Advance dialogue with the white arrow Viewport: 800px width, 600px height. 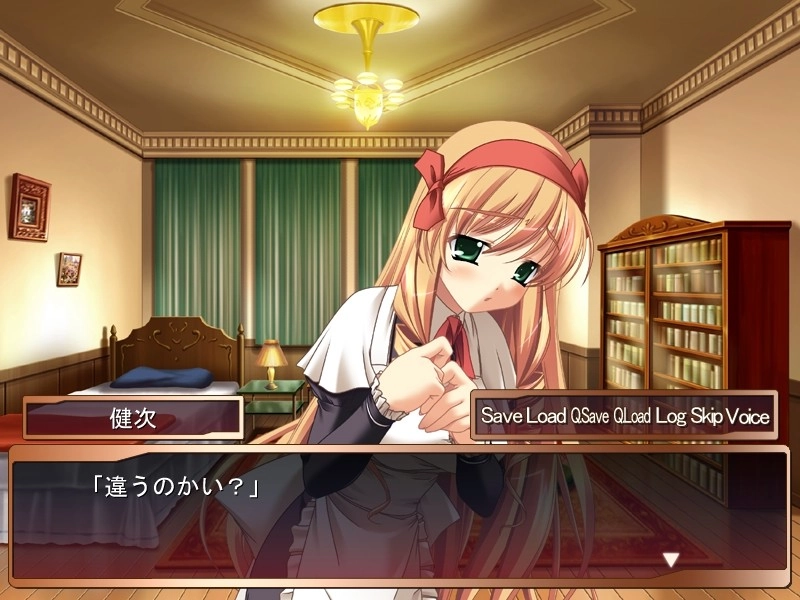point(671,560)
